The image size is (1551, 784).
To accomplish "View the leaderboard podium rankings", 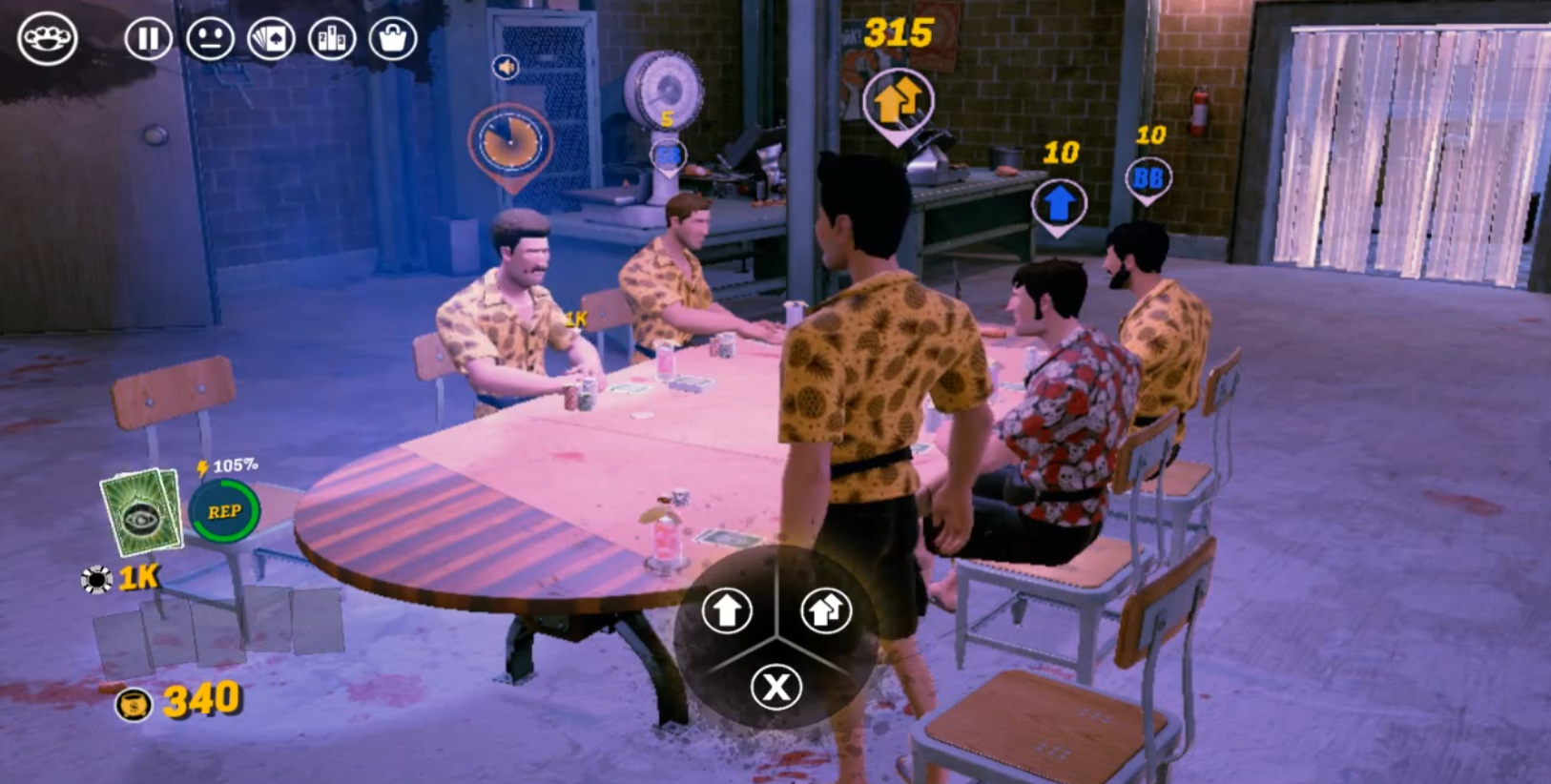I will coord(332,39).
